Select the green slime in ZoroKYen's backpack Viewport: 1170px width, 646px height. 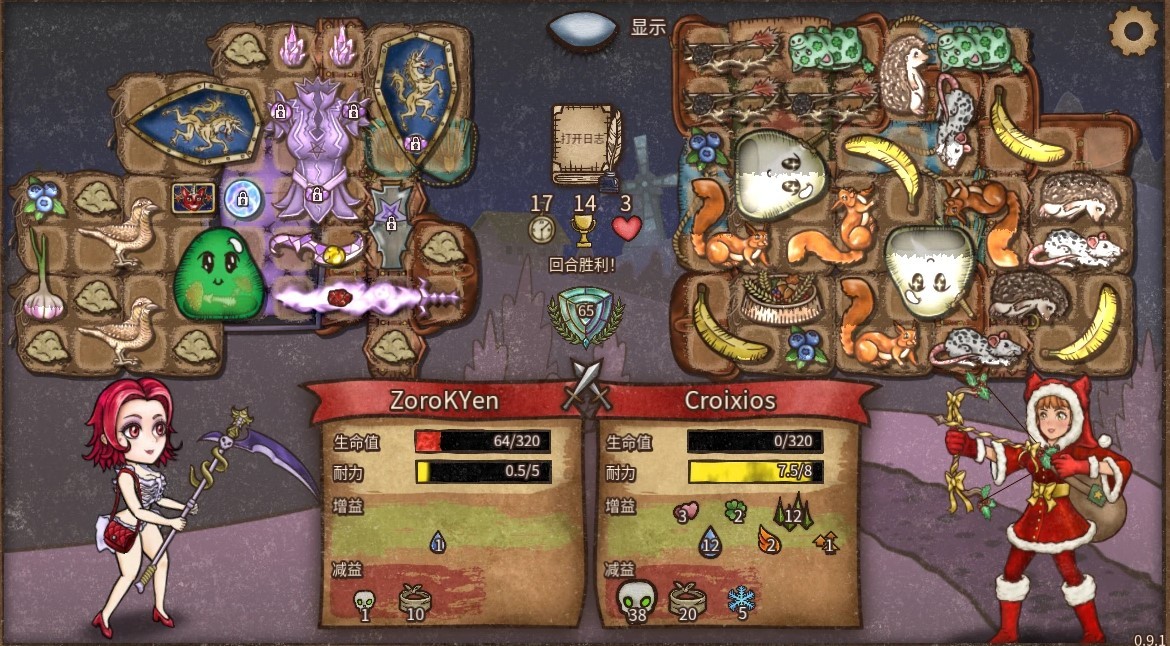[212, 274]
